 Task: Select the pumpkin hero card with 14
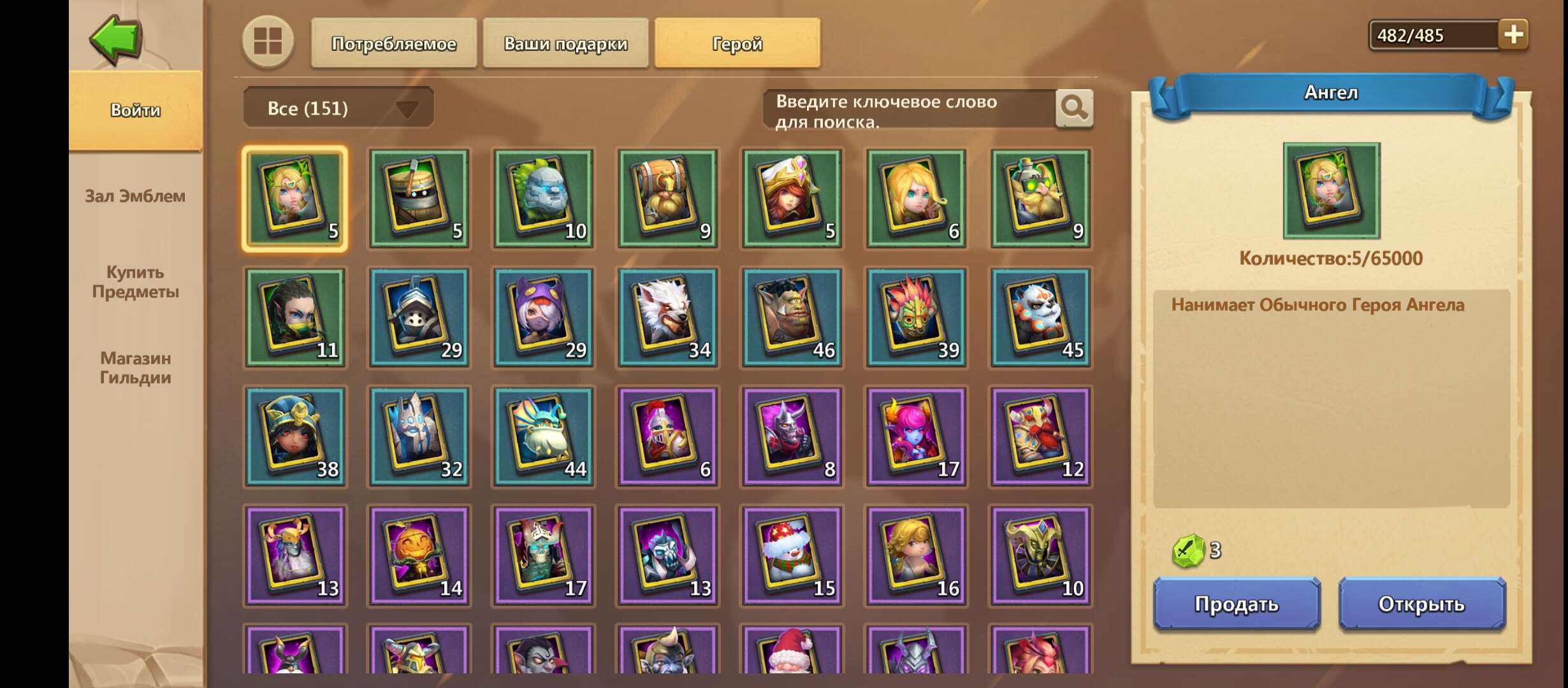tap(419, 554)
